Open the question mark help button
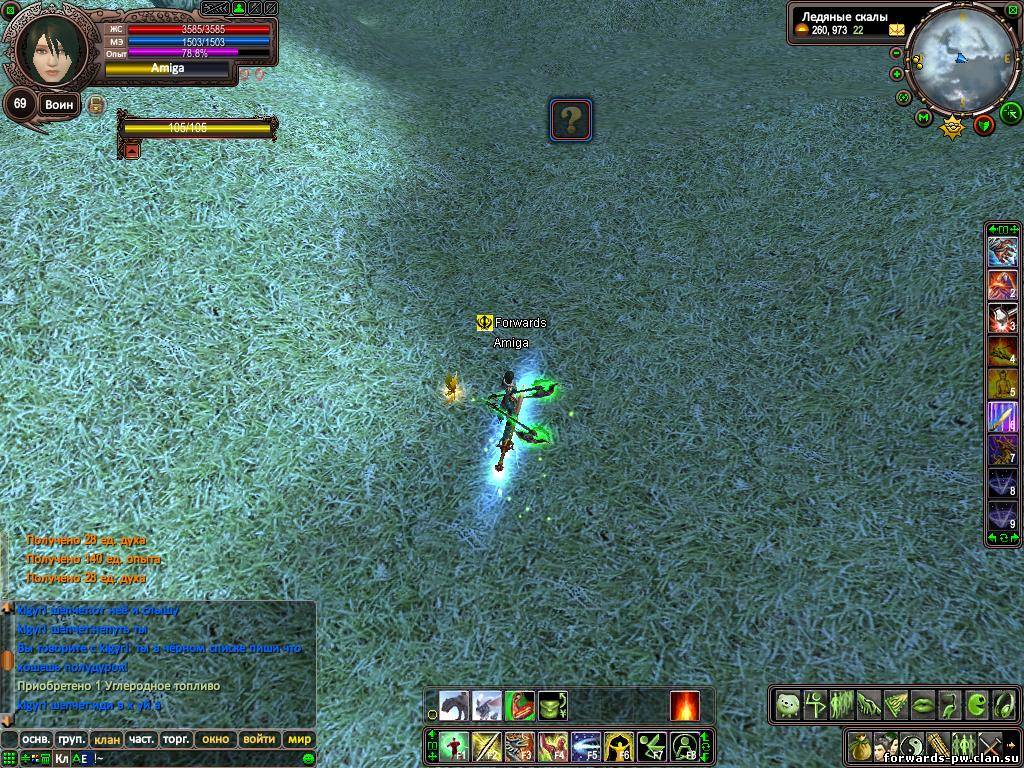 point(571,120)
